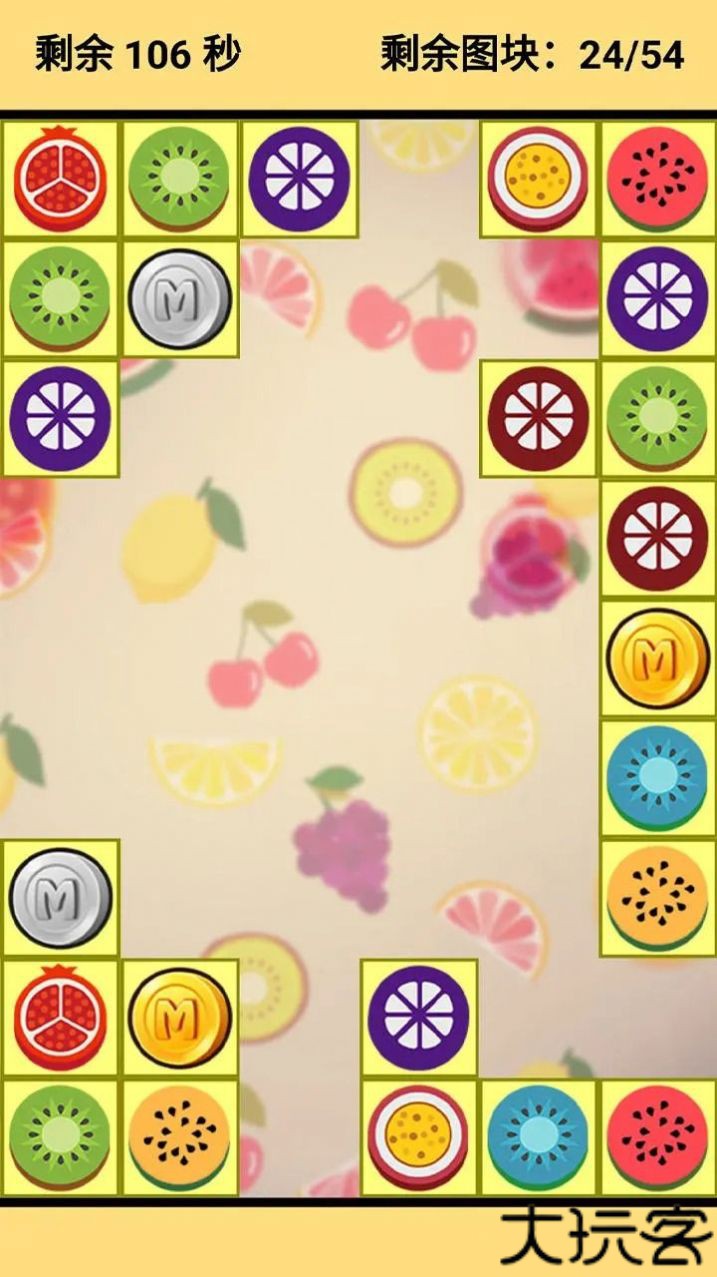
Task: Select the green kiwi beside the orange melon
Action: click(x=60, y=1138)
